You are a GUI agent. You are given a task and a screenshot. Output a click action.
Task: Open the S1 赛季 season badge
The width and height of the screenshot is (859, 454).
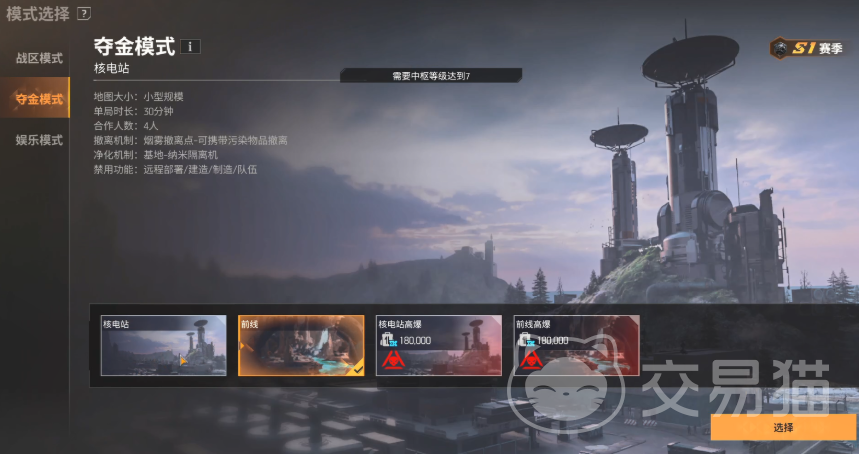[807, 48]
